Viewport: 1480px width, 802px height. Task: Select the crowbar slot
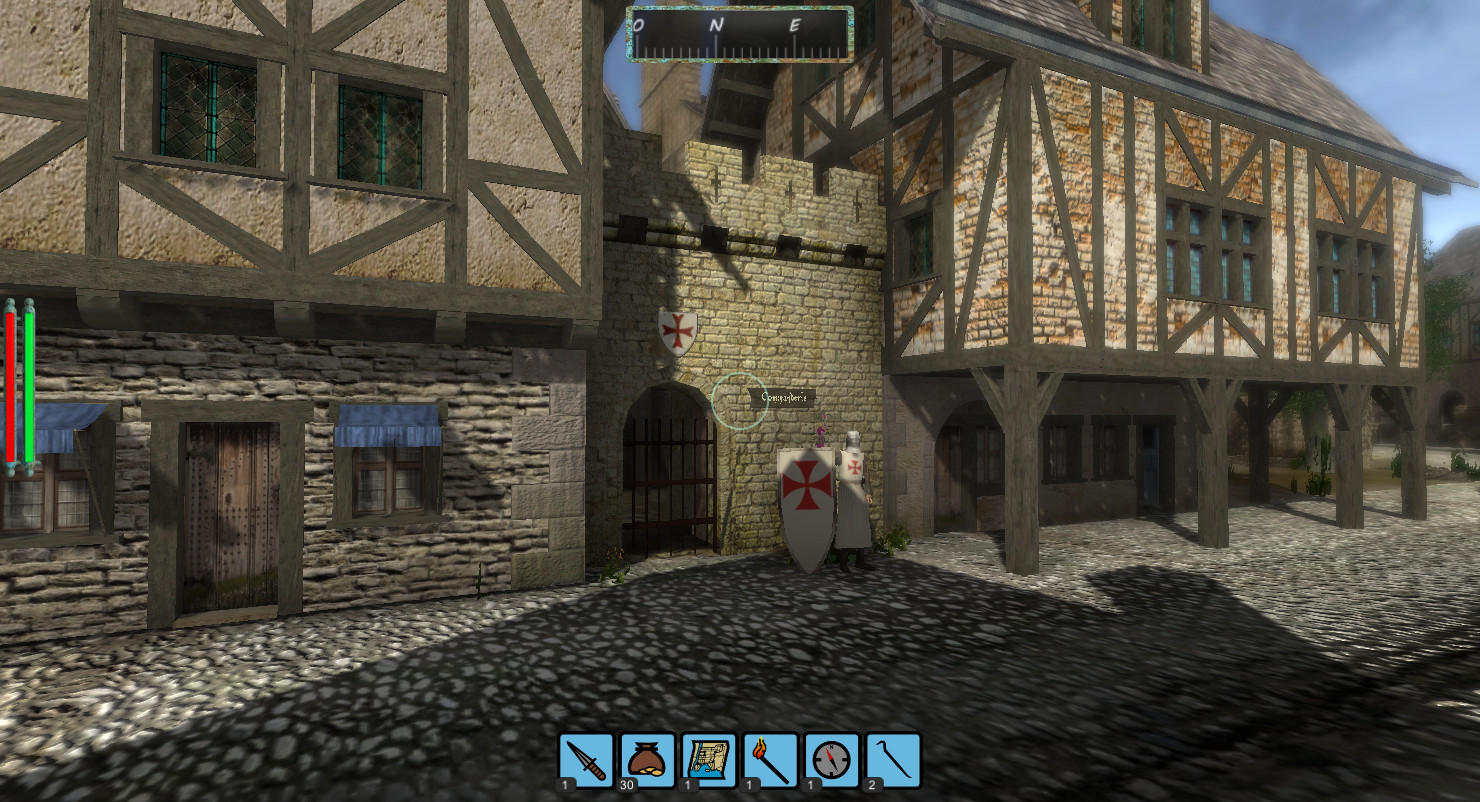pos(894,761)
